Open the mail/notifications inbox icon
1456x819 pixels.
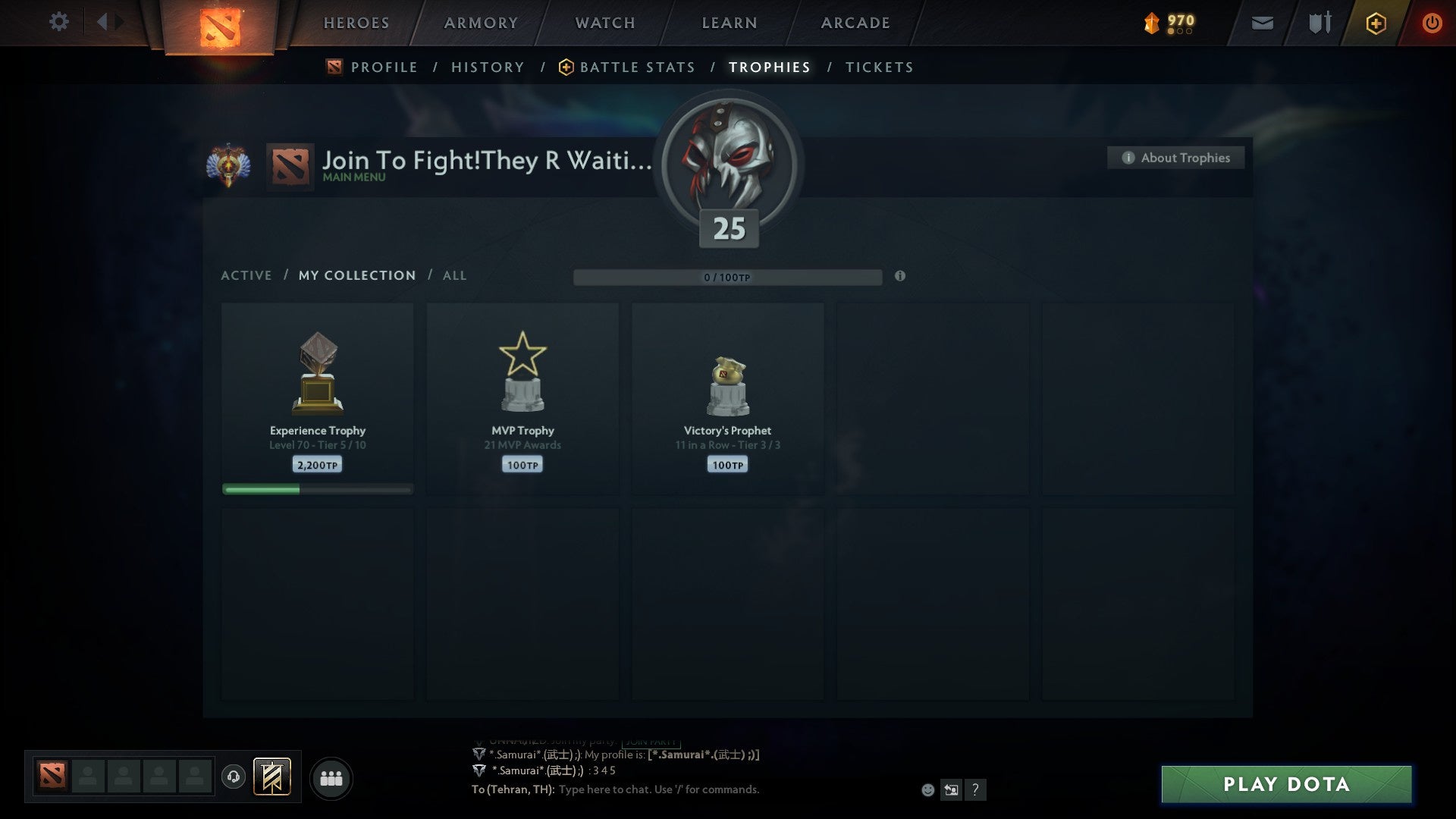(1261, 24)
